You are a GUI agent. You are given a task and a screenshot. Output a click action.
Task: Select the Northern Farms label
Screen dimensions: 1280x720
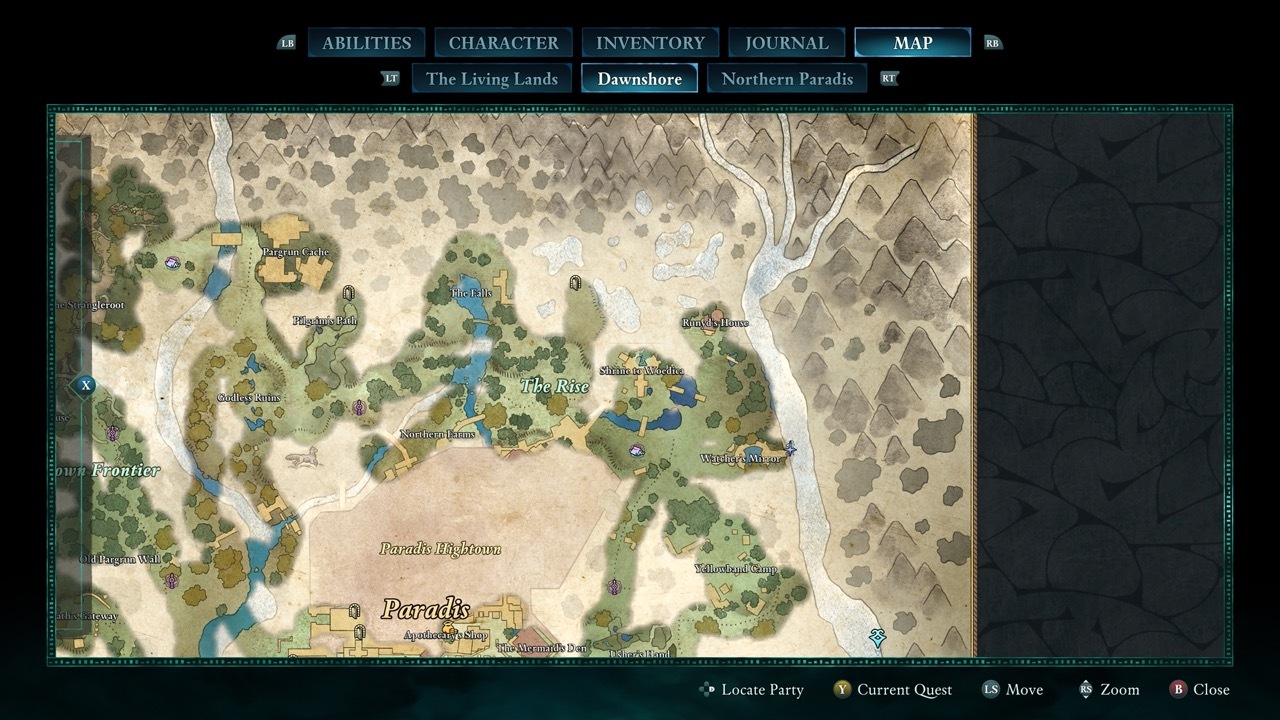click(x=437, y=434)
